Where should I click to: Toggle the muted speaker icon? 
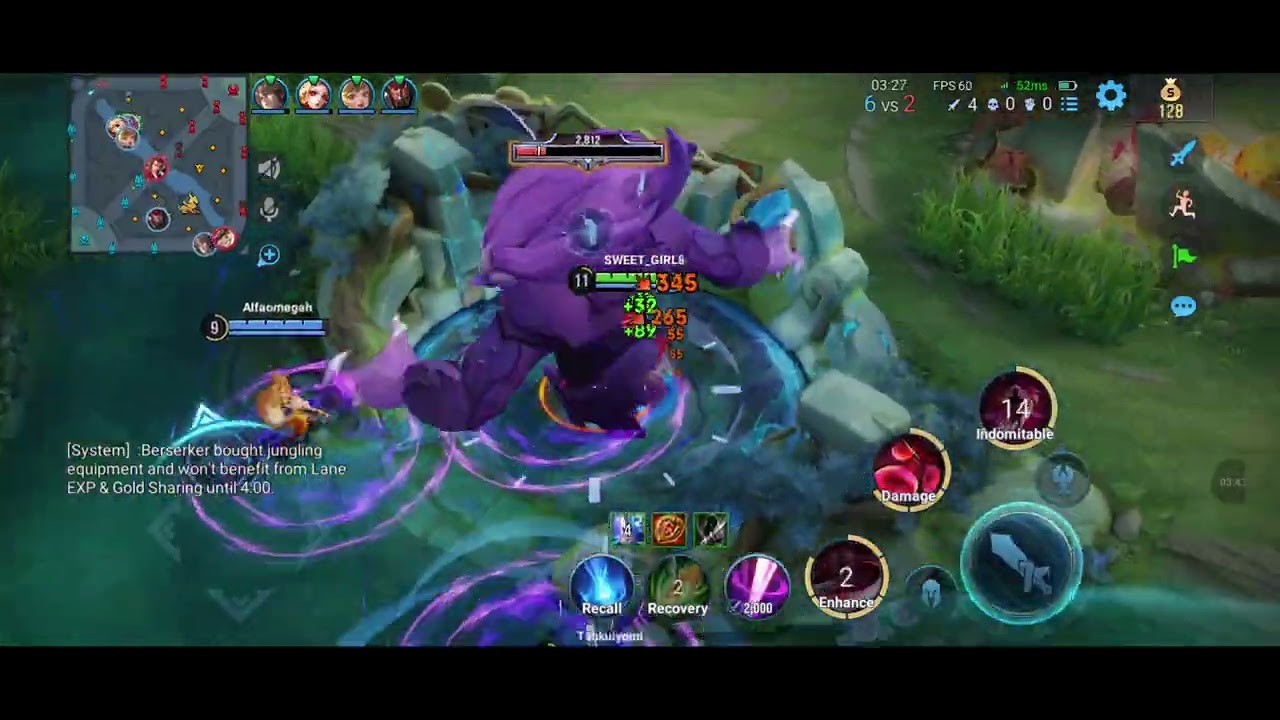tap(268, 168)
